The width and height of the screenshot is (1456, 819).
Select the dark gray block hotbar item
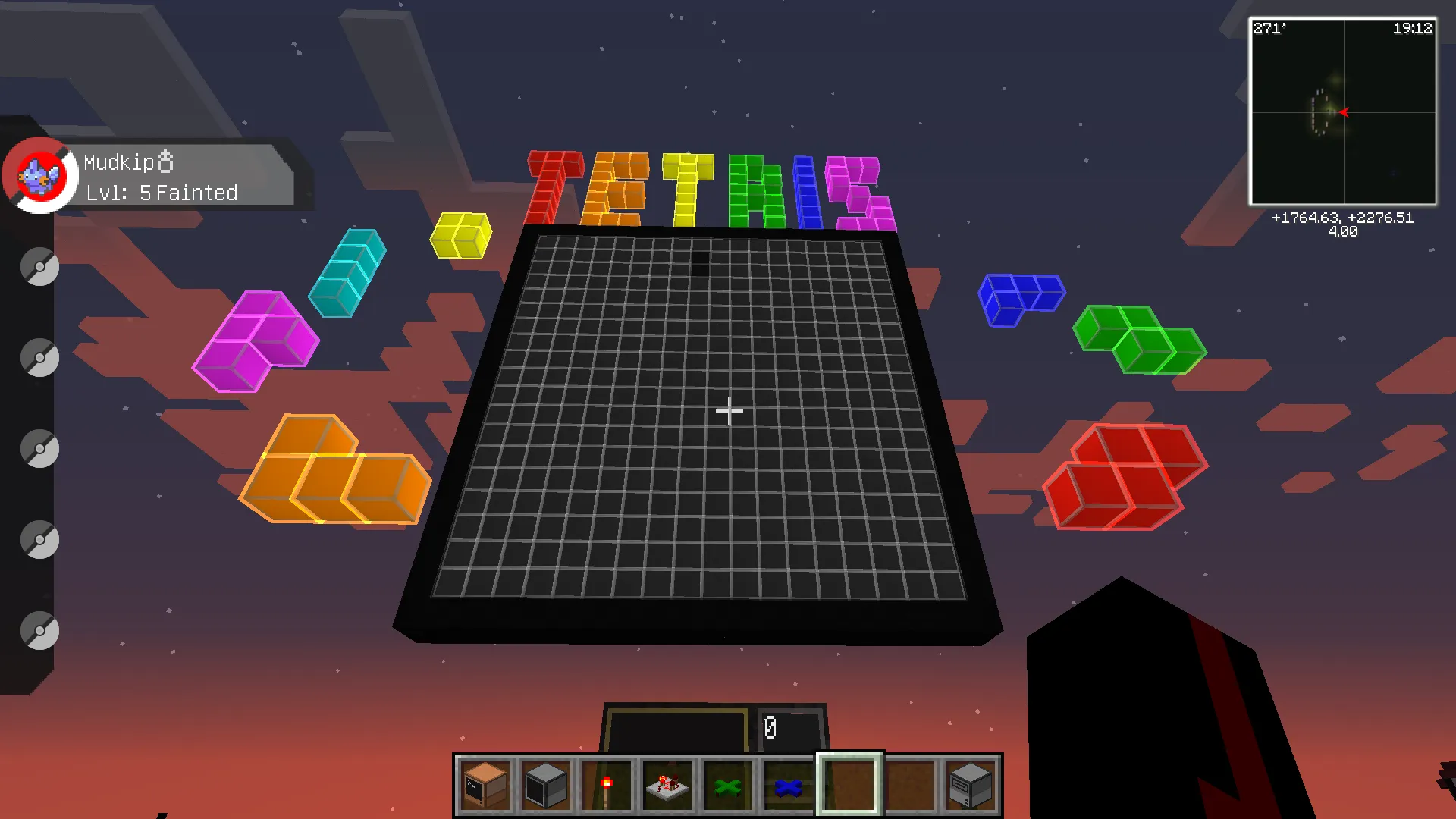pyautogui.click(x=545, y=784)
